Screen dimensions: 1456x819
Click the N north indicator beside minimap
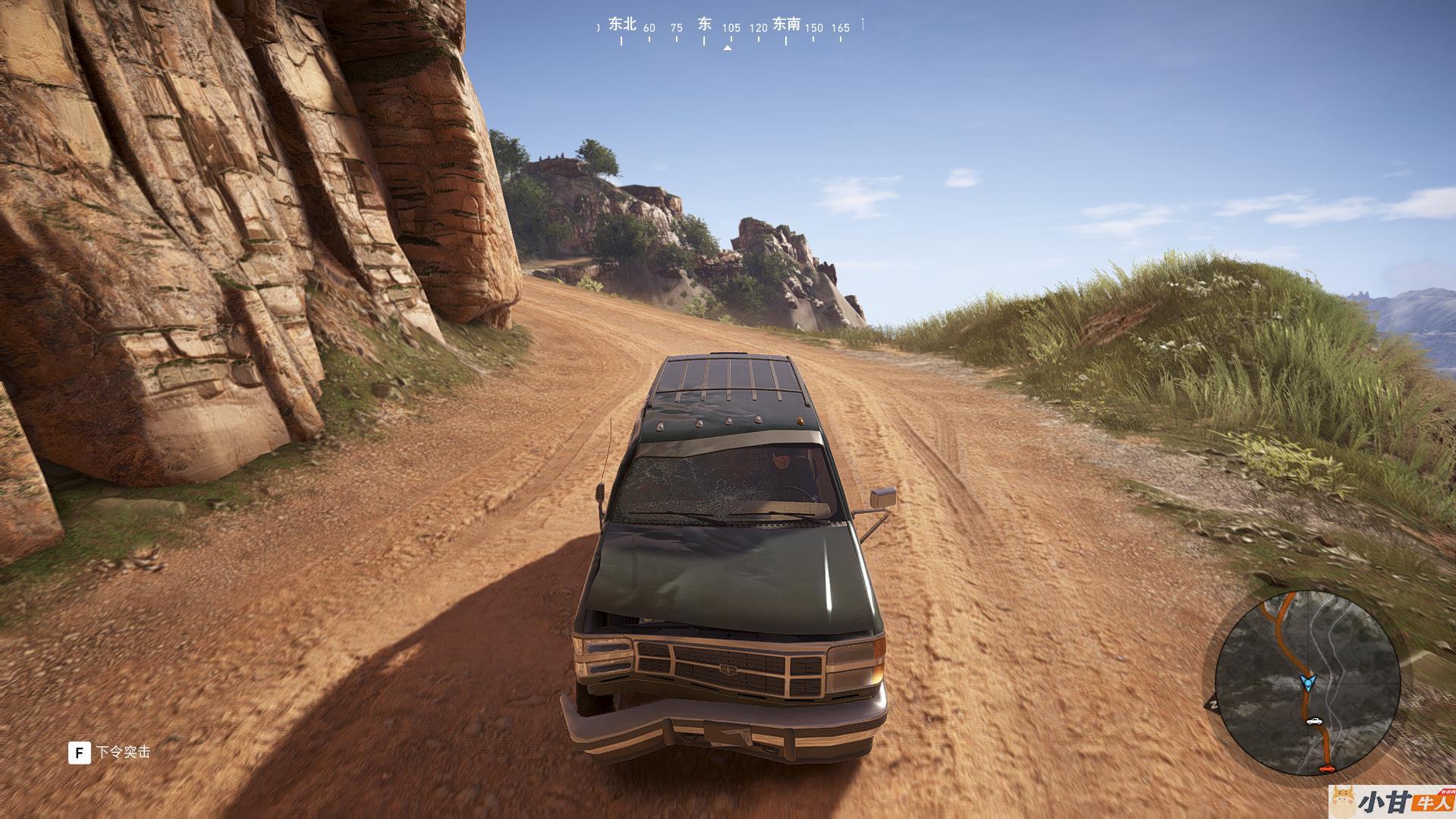point(1214,704)
